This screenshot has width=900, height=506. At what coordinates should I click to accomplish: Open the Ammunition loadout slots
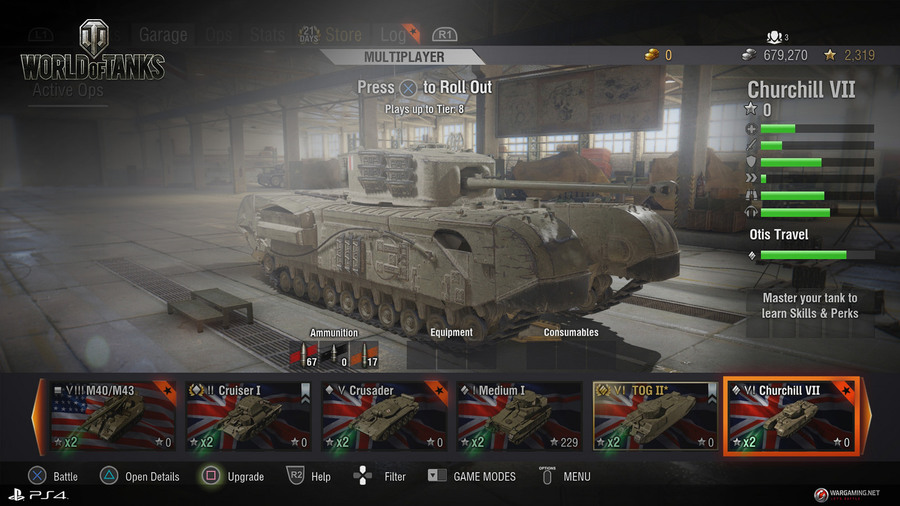(x=333, y=354)
